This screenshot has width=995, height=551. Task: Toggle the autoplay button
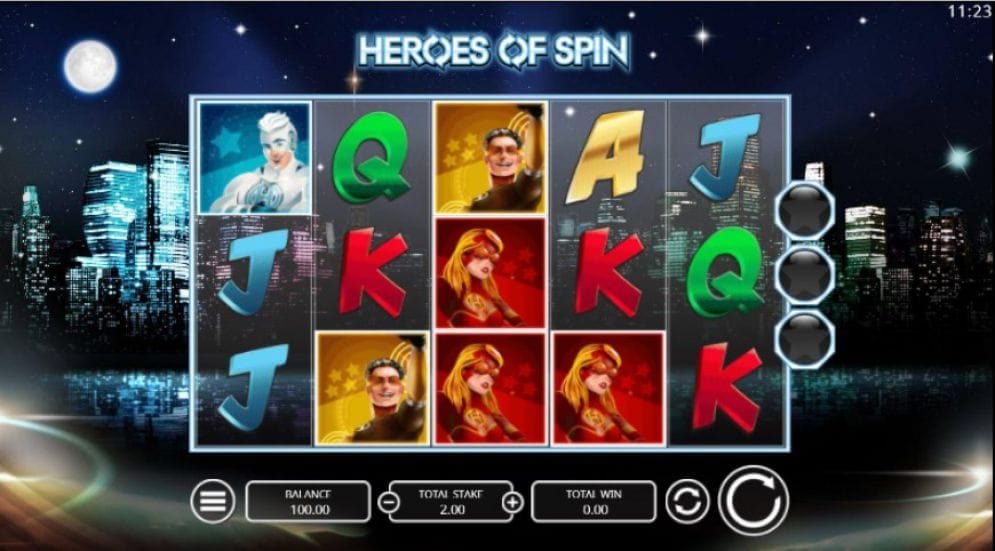[x=685, y=501]
